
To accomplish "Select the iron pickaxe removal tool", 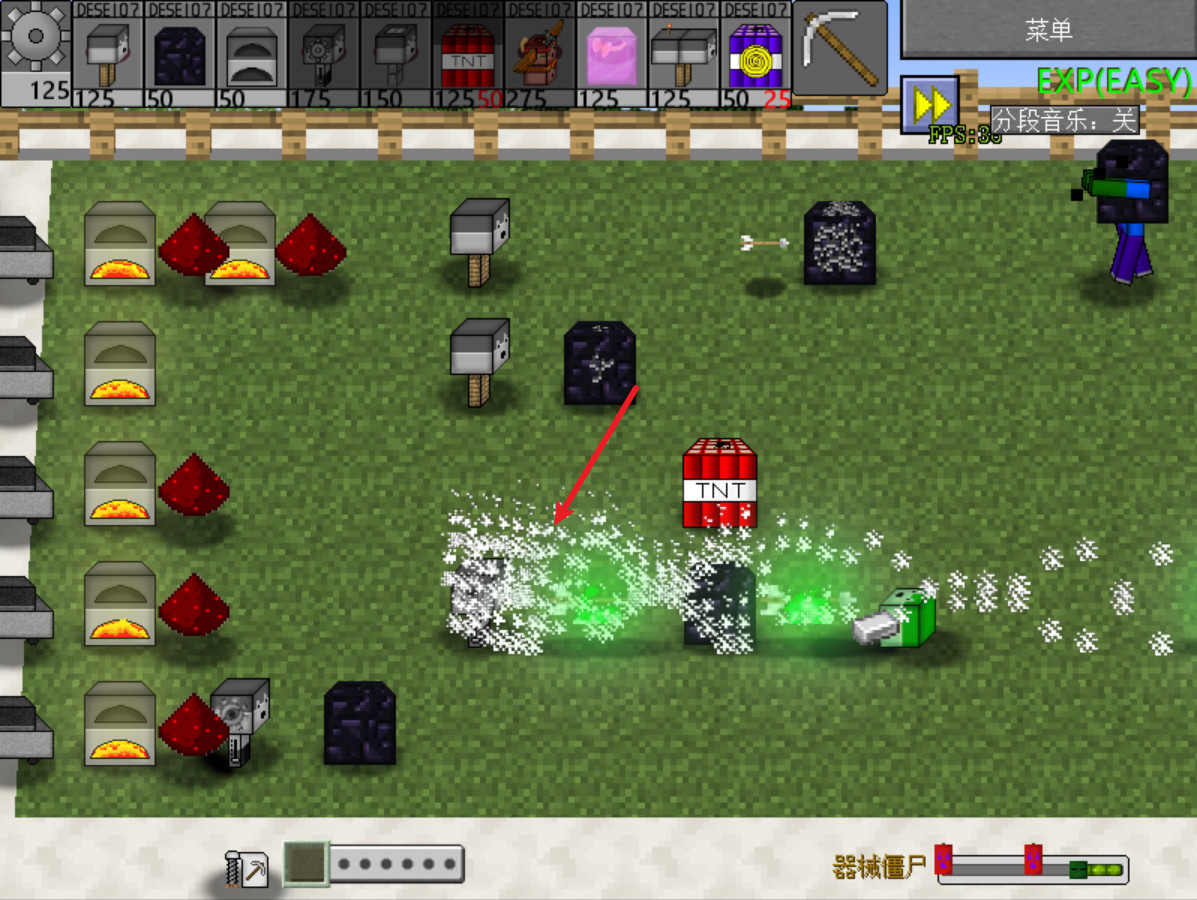I will pyautogui.click(x=840, y=48).
